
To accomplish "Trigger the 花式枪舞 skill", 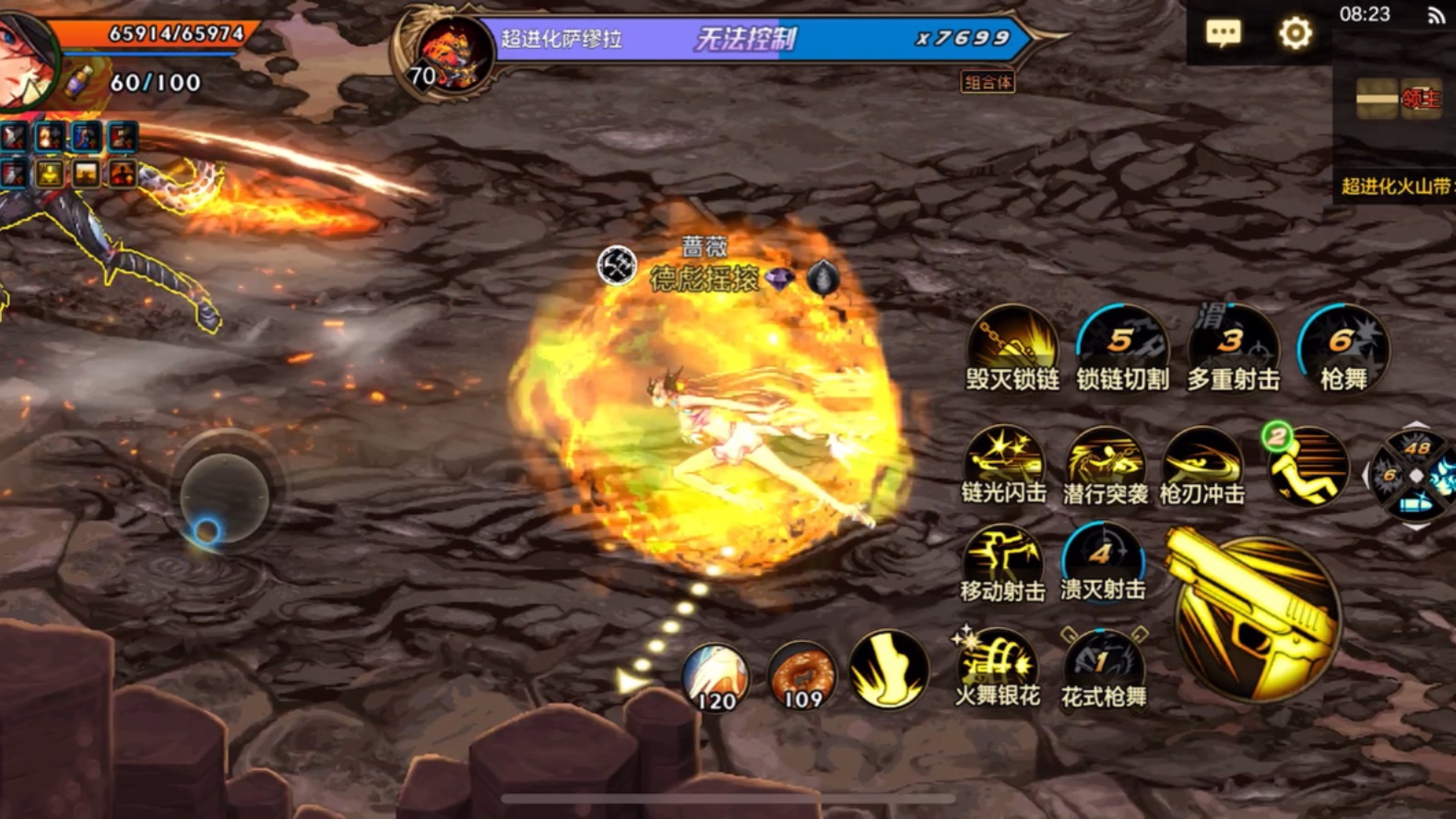I will pyautogui.click(x=1103, y=663).
